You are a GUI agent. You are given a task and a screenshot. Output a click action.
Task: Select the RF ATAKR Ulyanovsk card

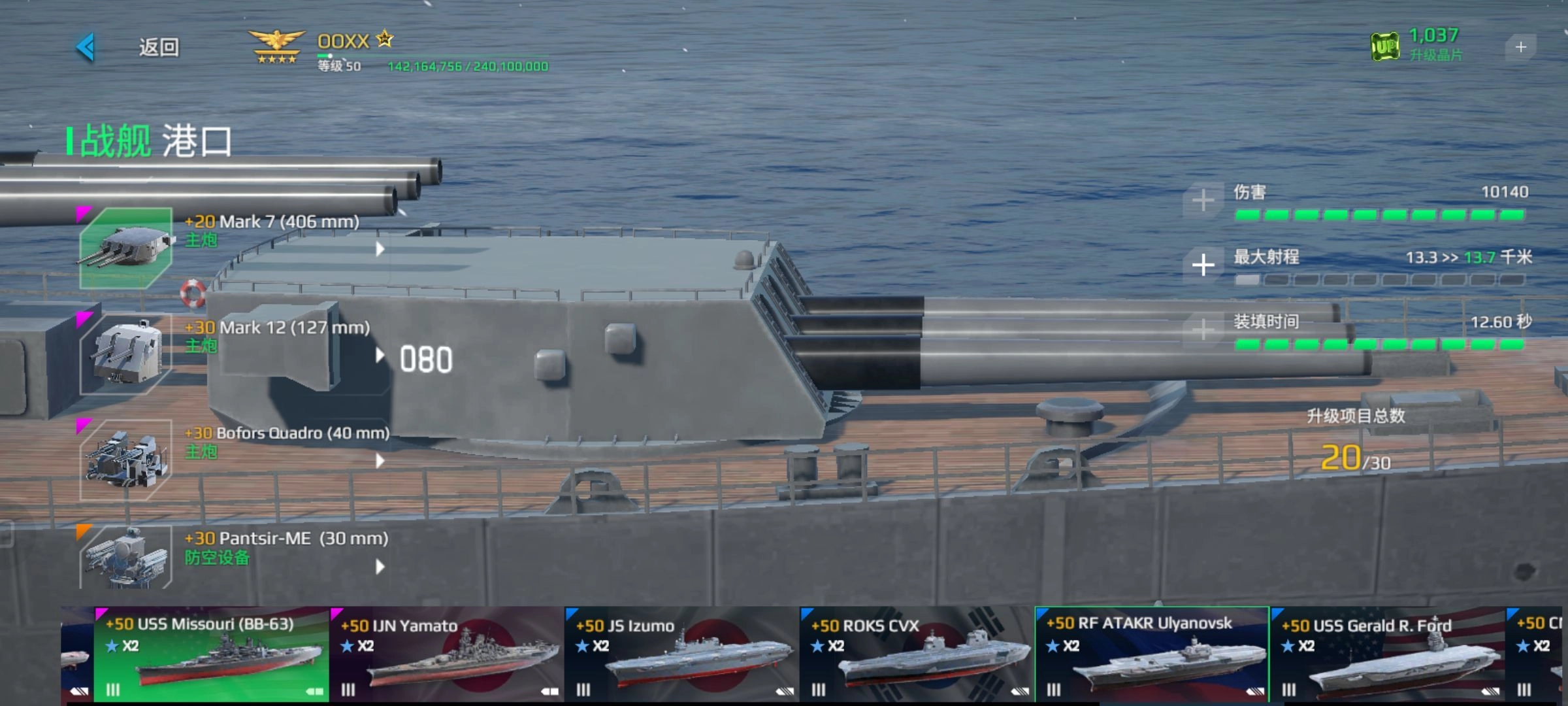(x=1152, y=654)
